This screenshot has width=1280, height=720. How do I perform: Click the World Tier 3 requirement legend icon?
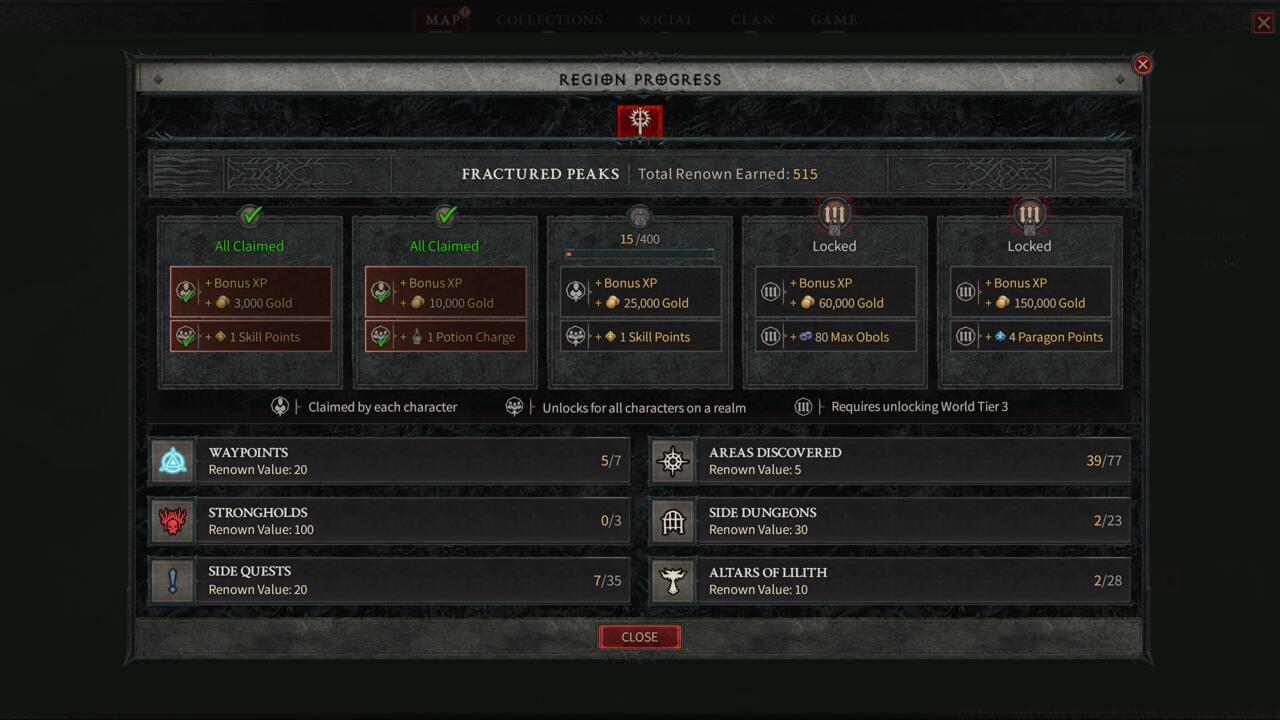tap(803, 406)
